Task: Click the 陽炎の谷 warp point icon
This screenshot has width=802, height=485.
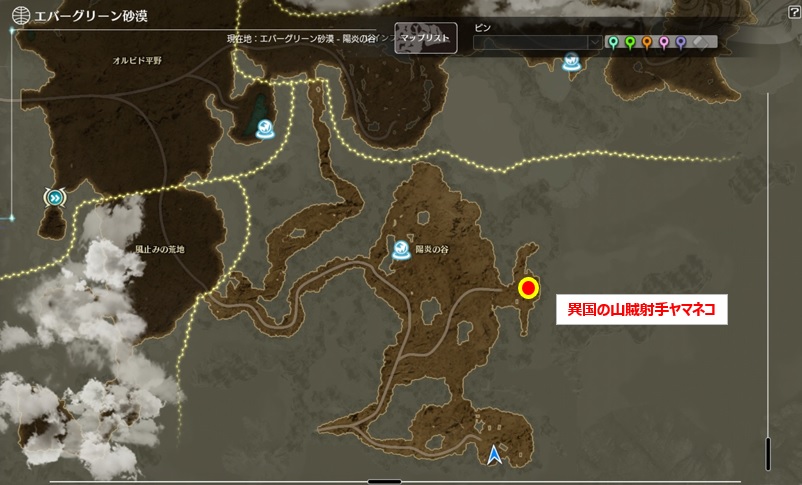Action: [402, 250]
